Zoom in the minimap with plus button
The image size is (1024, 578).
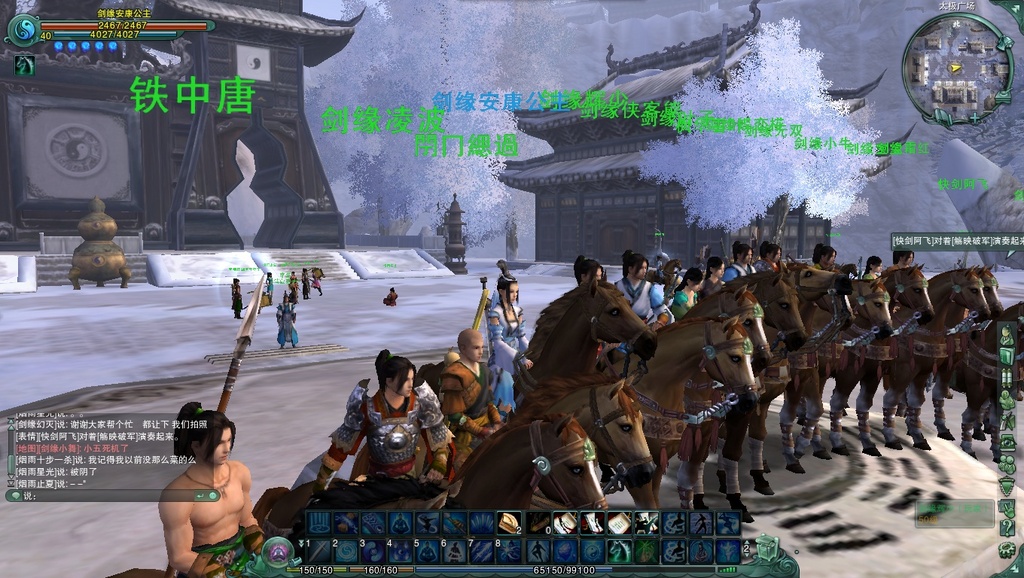(973, 117)
